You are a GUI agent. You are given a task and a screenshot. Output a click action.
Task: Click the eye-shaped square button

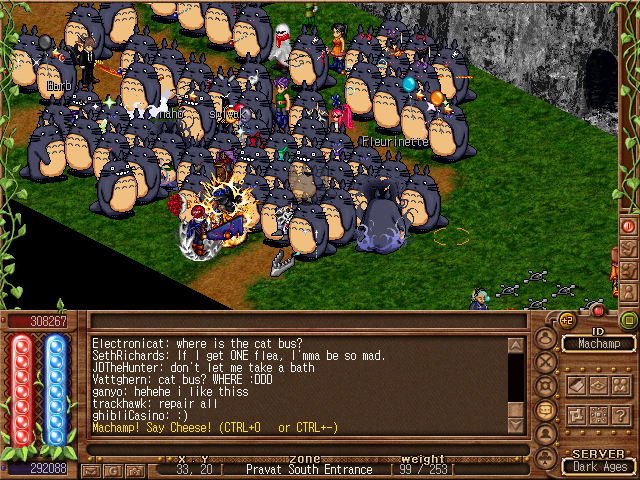(598, 385)
